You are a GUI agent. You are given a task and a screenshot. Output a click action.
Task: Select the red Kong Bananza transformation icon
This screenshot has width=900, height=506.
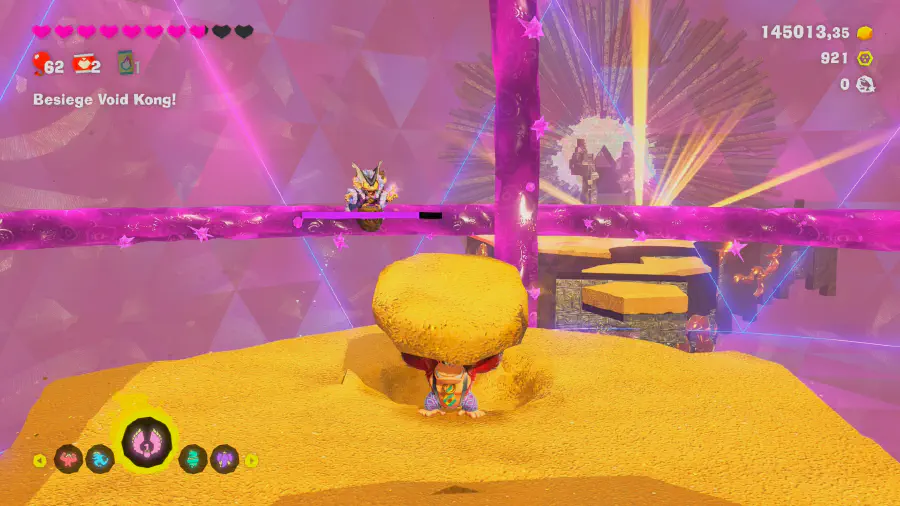(x=68, y=460)
